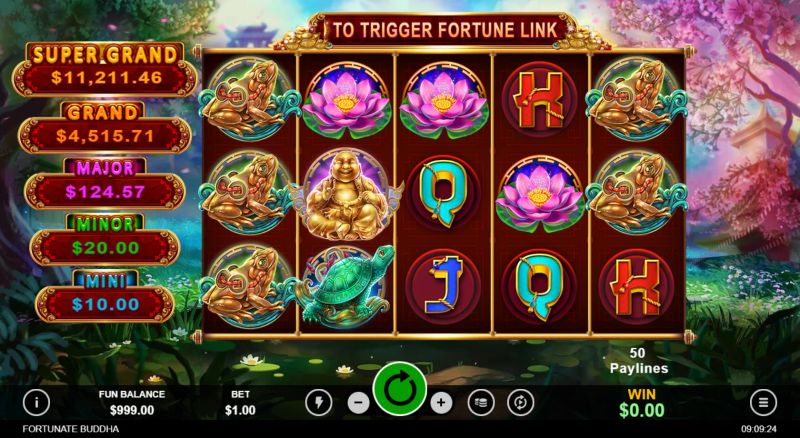Decrease the bet with the minus button
Image resolution: width=800 pixels, height=438 pixels.
358,402
